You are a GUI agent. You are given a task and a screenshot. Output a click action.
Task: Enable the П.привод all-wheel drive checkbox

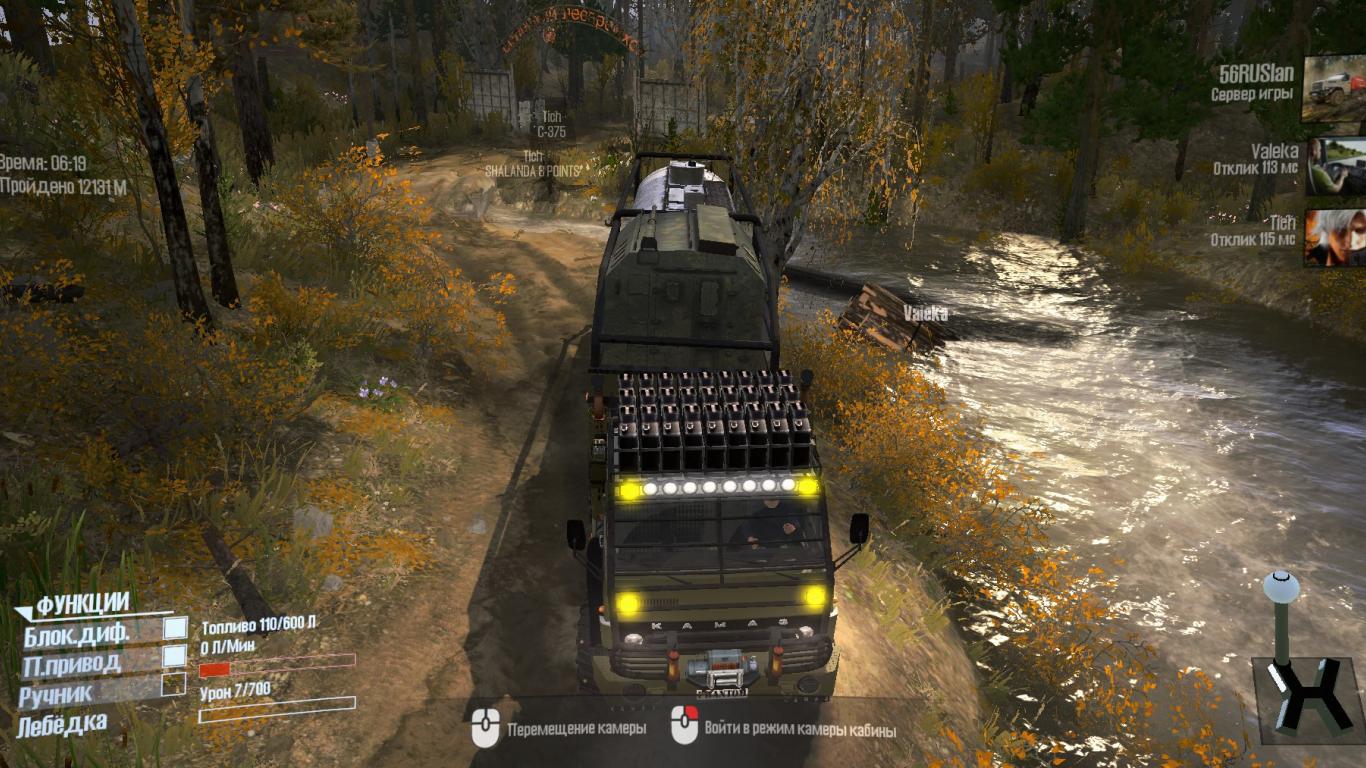click(x=175, y=656)
